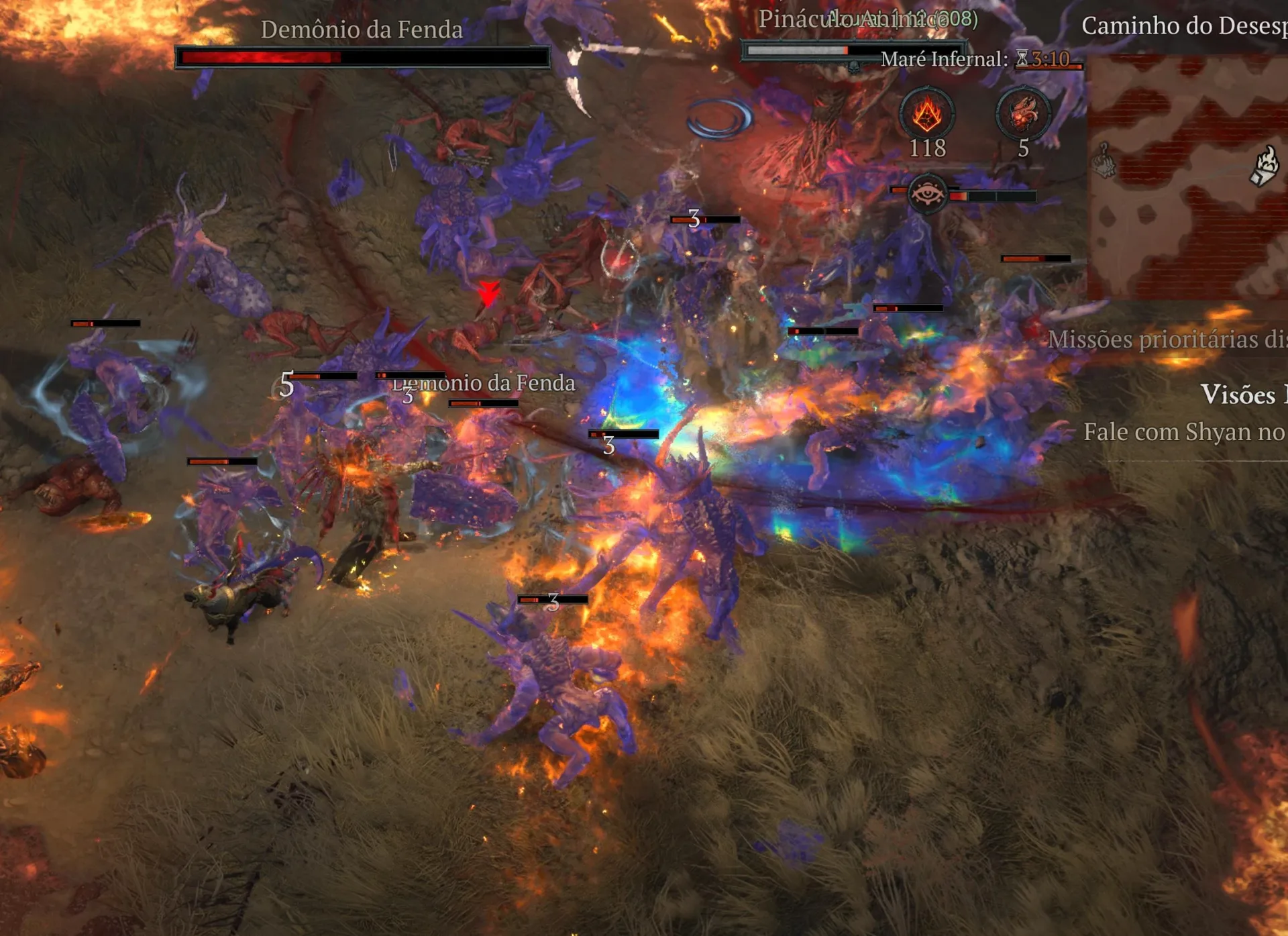Click the Demônio da Fenda boss name
This screenshot has height=936, width=1288.
(x=362, y=30)
